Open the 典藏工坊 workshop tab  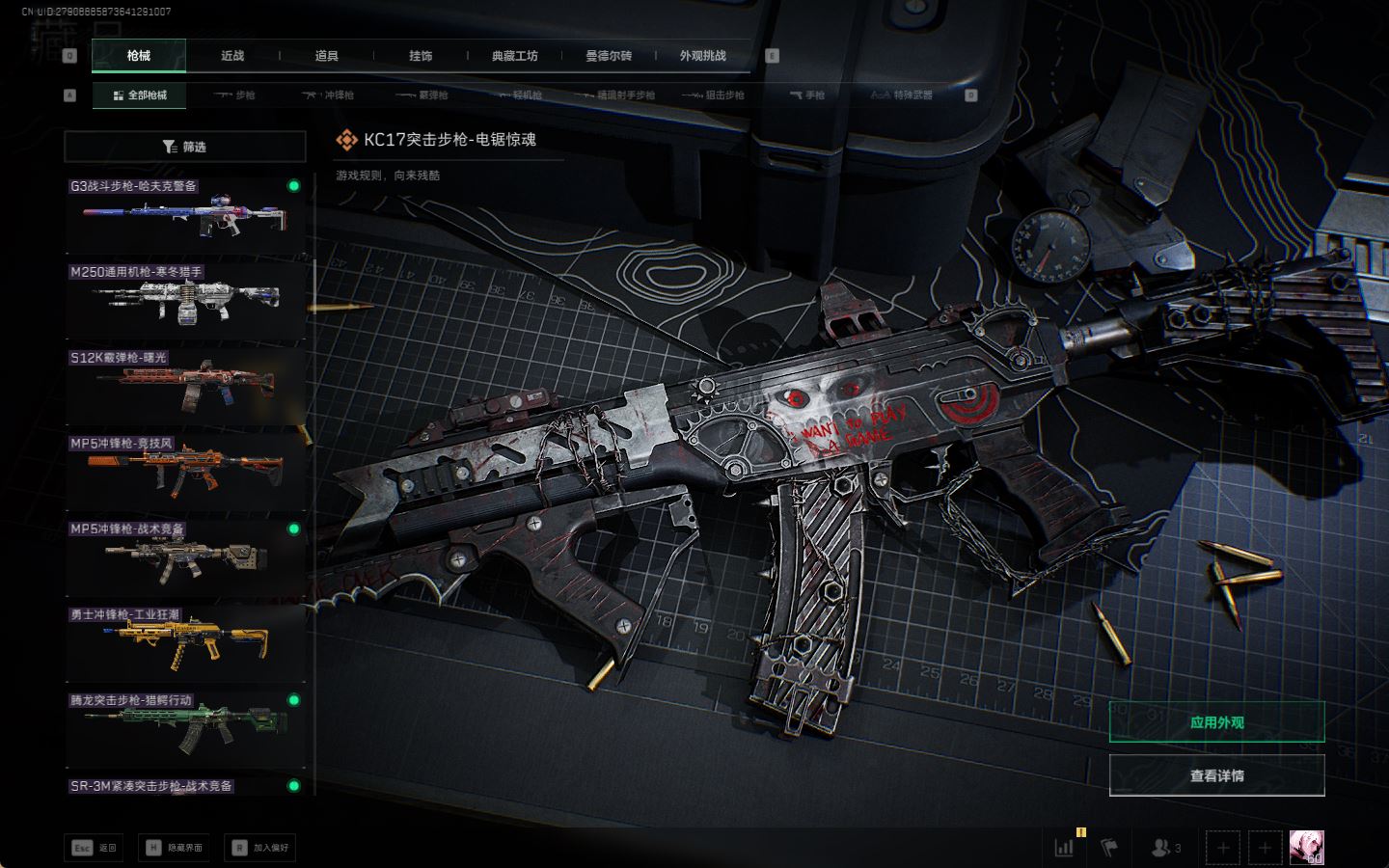tap(514, 56)
